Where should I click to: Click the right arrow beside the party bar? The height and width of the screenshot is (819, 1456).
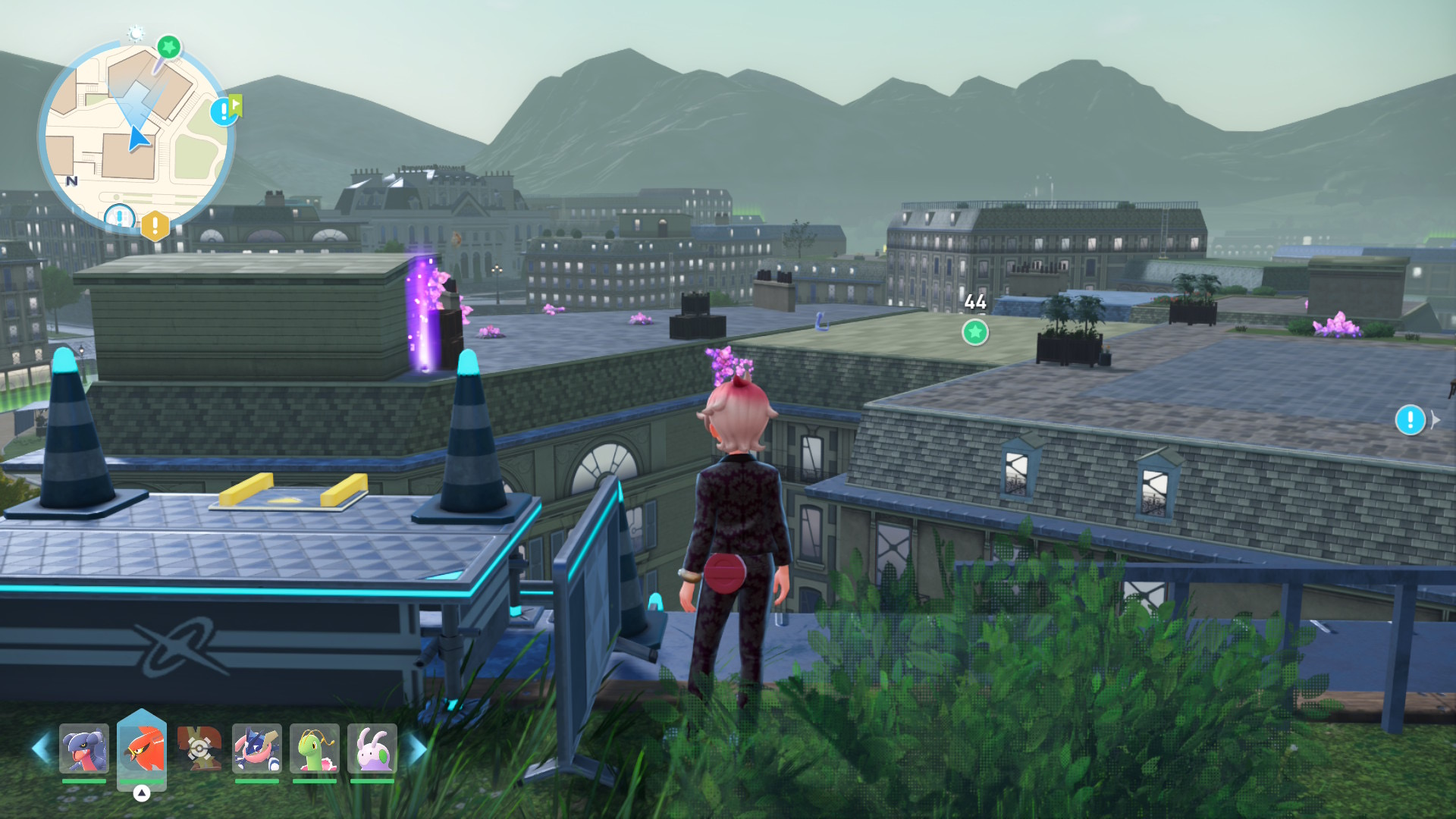click(x=416, y=748)
